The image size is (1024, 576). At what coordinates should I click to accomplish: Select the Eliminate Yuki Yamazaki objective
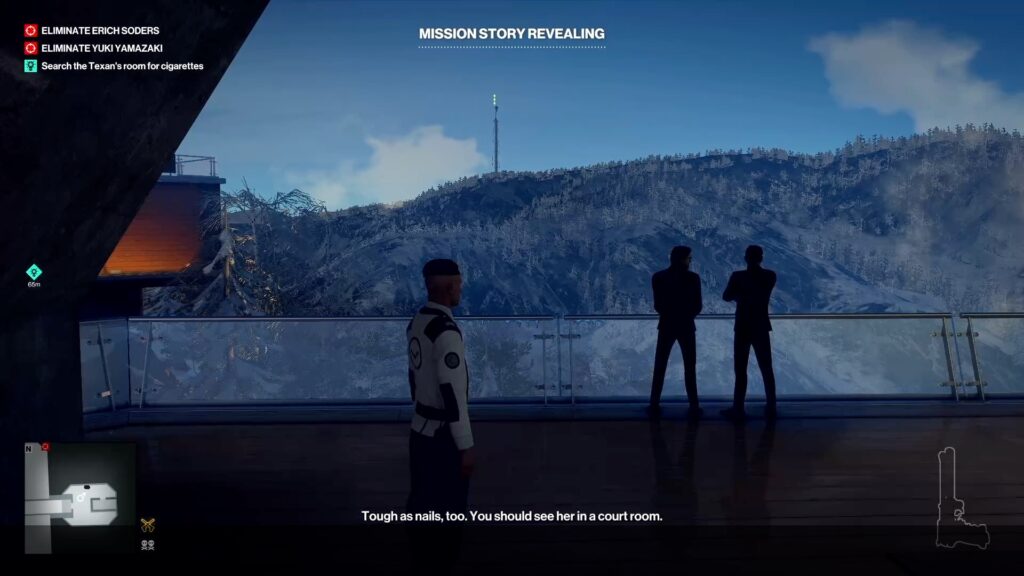click(102, 48)
